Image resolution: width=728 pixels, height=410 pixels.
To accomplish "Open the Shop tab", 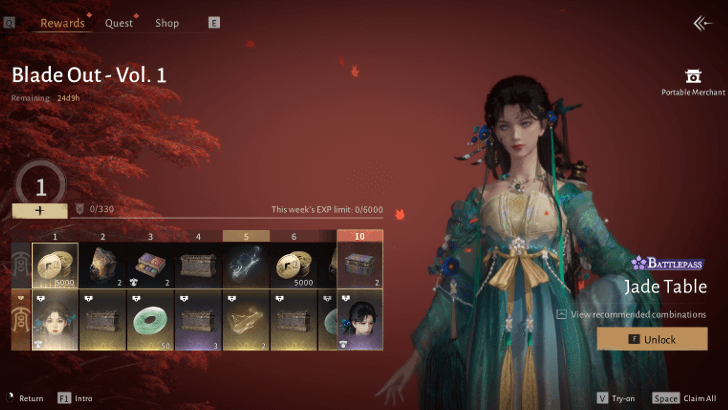I will (x=167, y=23).
